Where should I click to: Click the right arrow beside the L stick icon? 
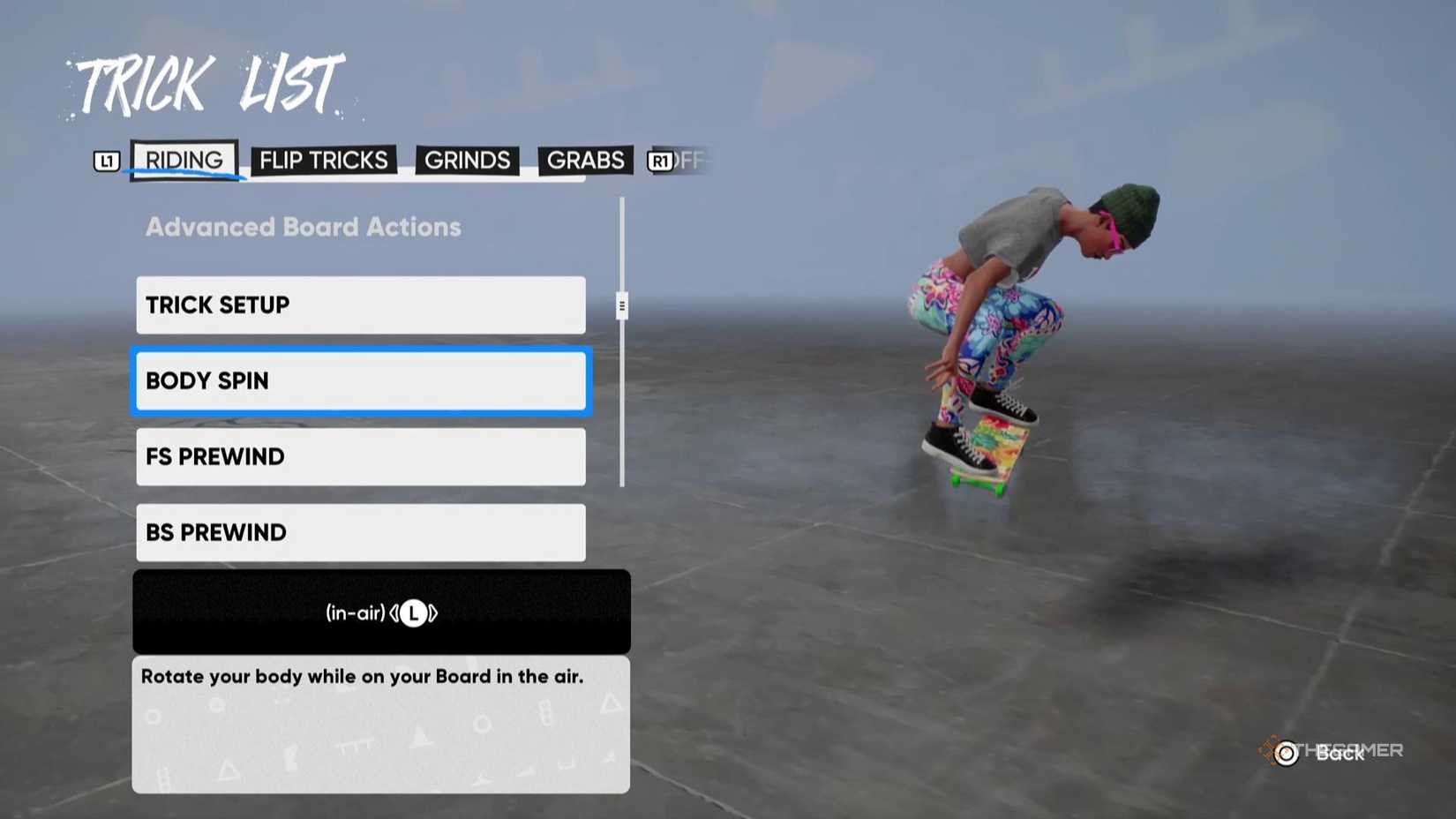tap(432, 612)
